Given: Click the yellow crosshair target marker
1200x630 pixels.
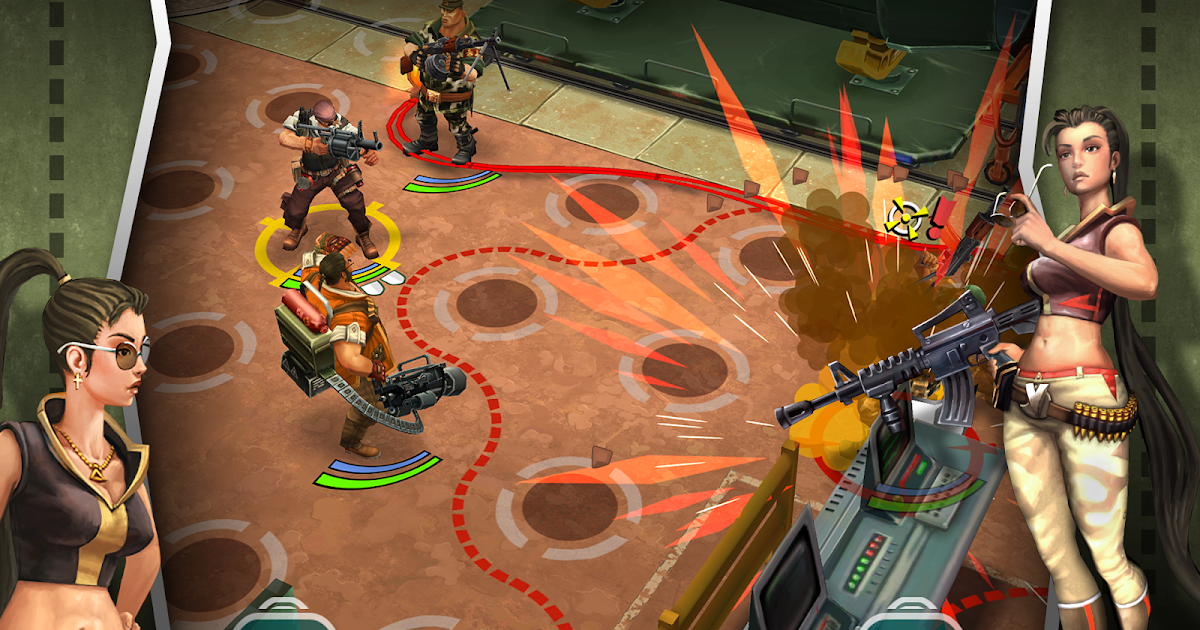Looking at the screenshot, I should pos(903,214).
